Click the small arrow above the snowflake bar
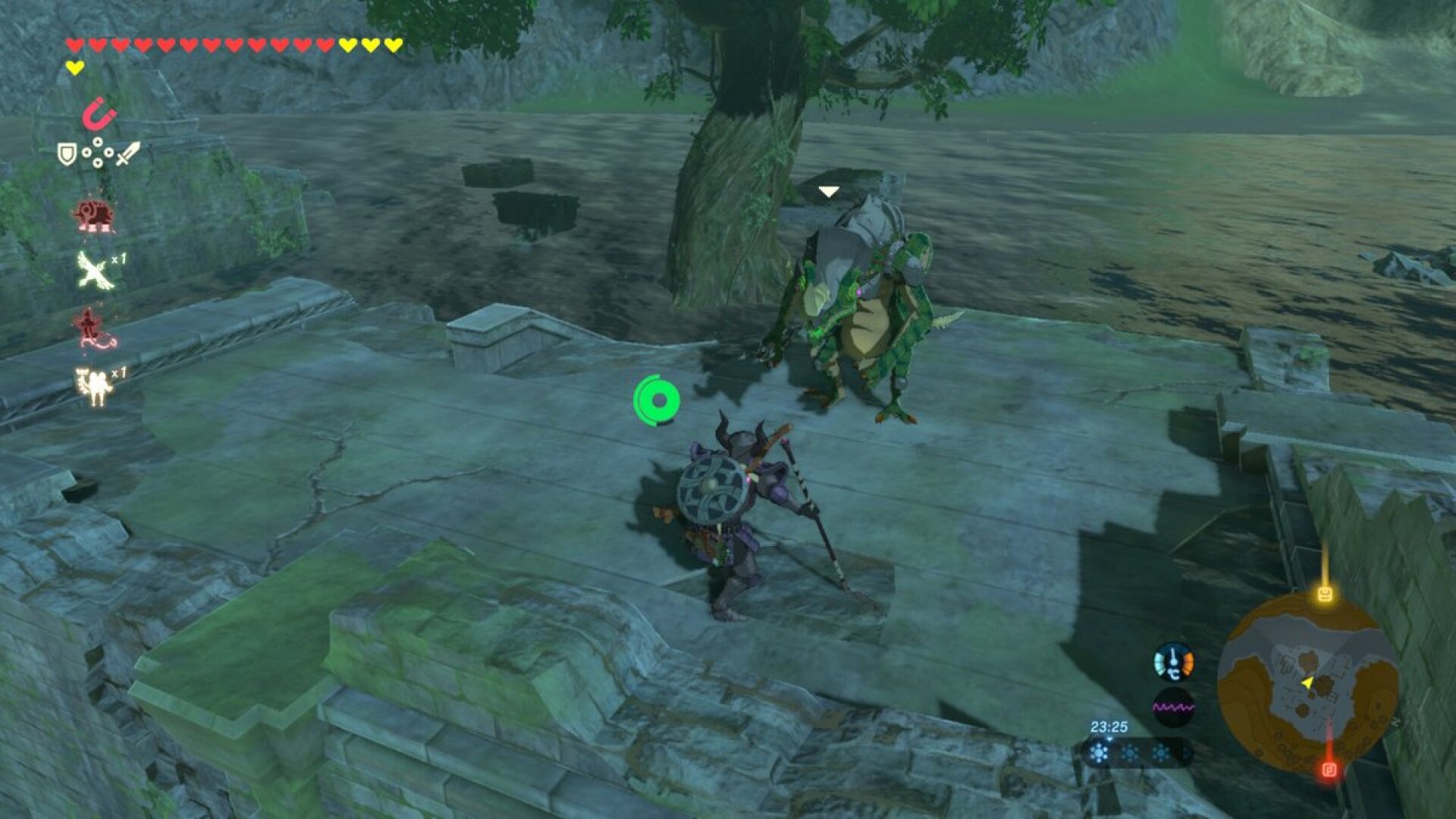 [1110, 739]
